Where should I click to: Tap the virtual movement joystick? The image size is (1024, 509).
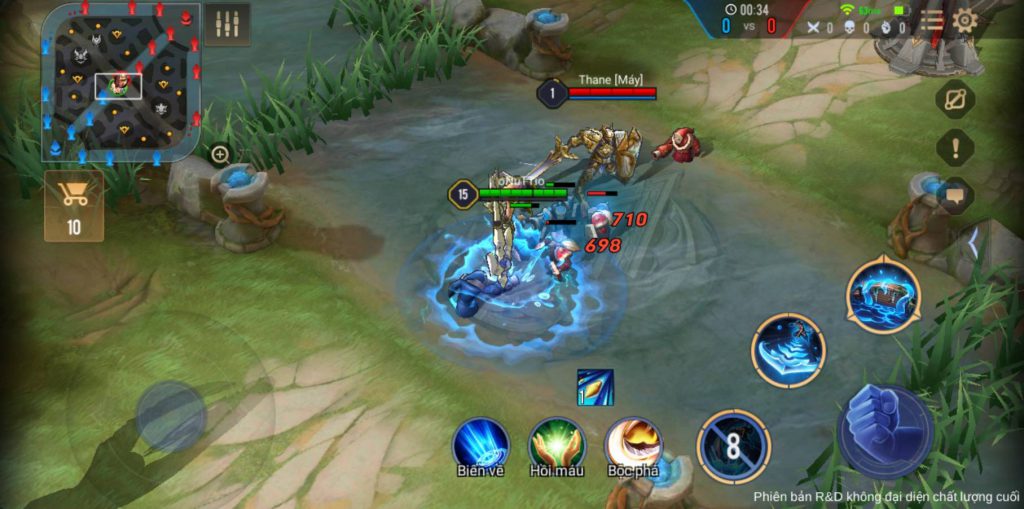tap(171, 415)
